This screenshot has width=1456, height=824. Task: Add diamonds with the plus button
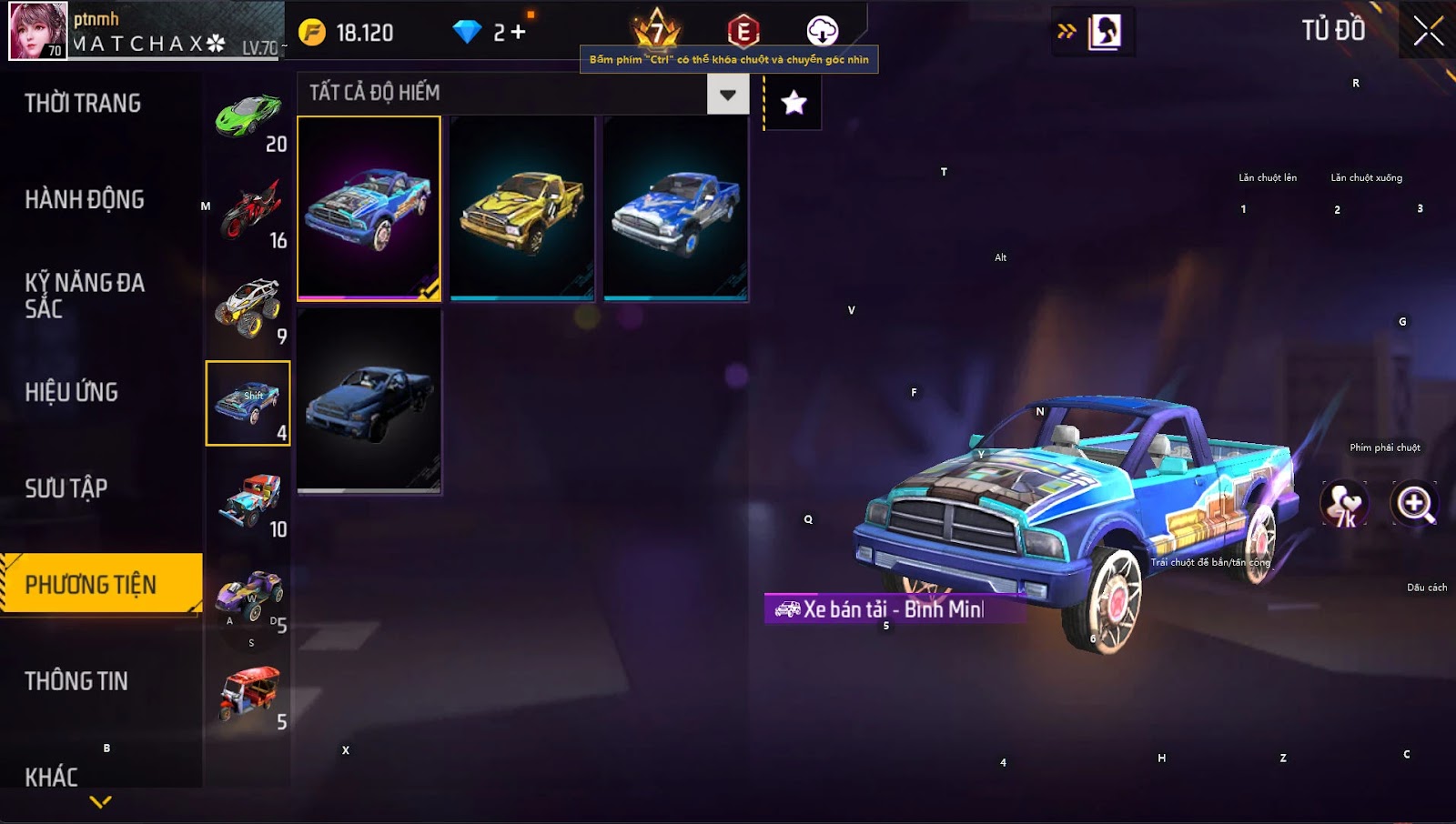pyautogui.click(x=518, y=33)
